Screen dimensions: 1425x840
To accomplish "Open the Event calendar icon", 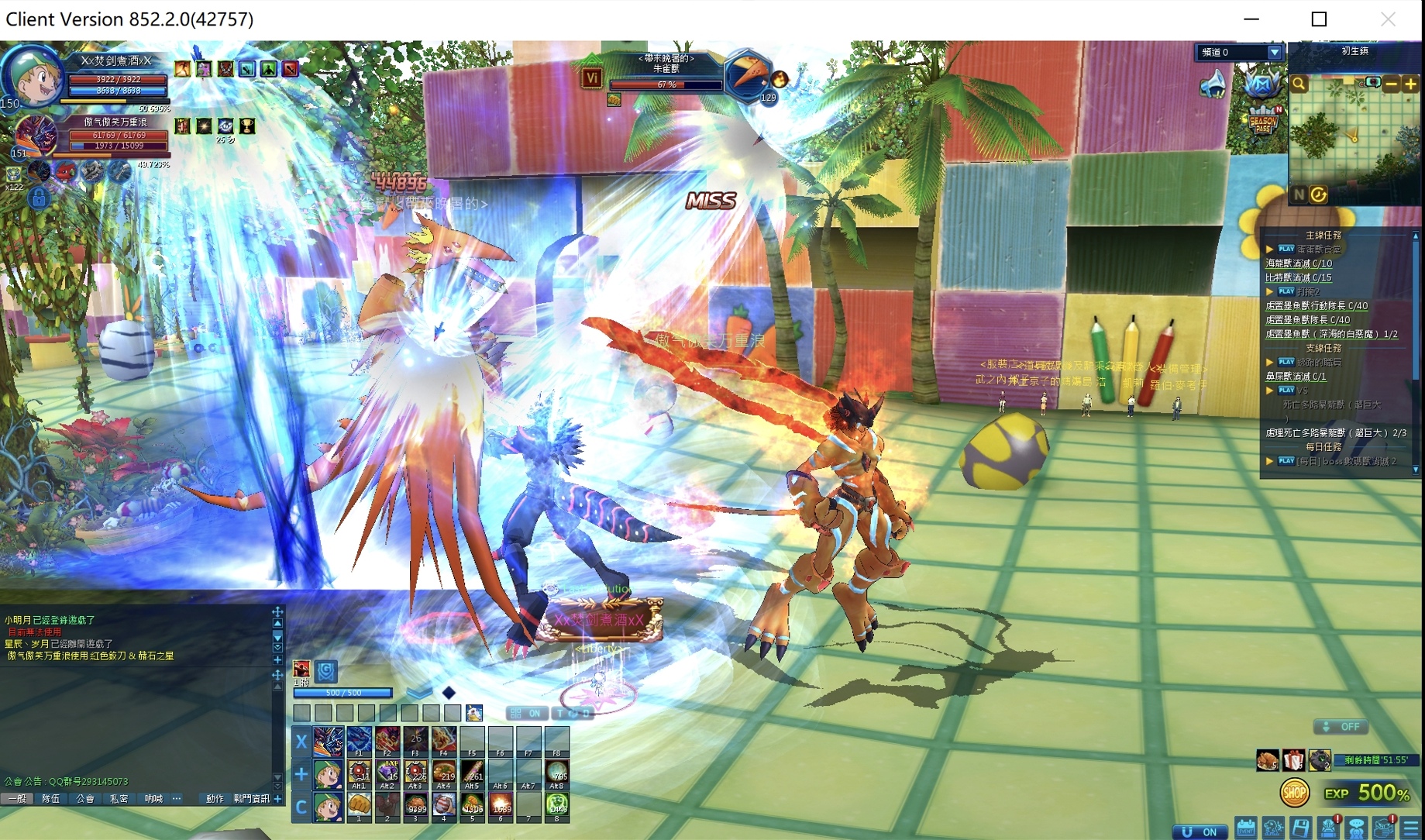I will click(x=1245, y=828).
